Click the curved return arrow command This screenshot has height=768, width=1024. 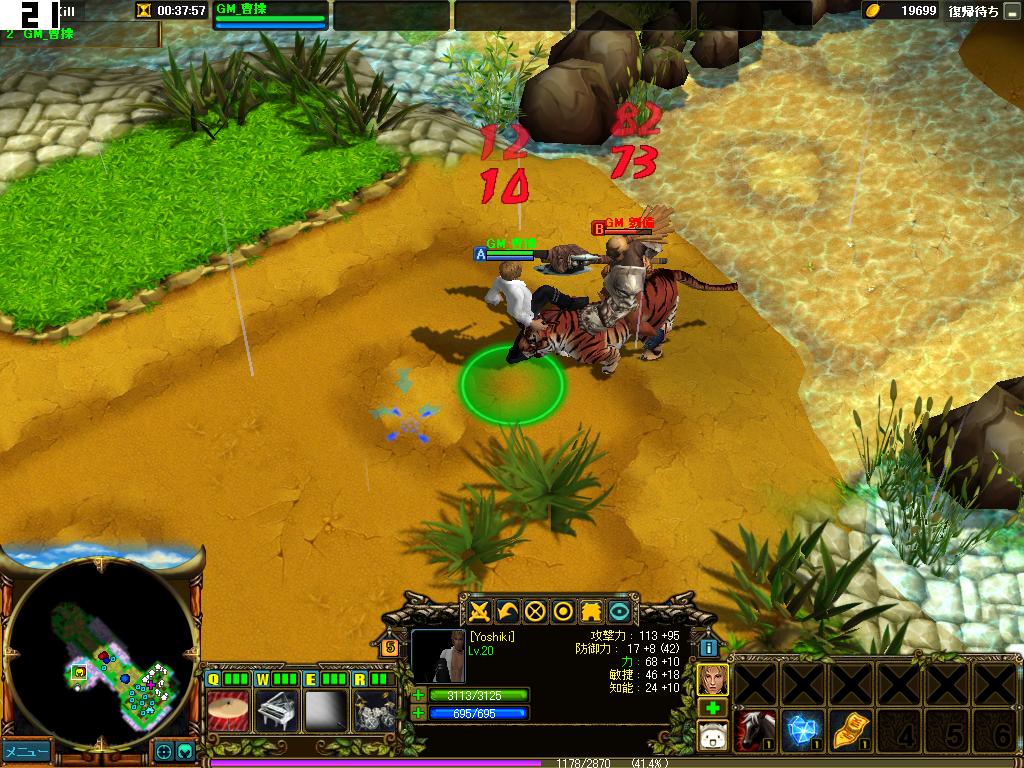pyautogui.click(x=508, y=611)
